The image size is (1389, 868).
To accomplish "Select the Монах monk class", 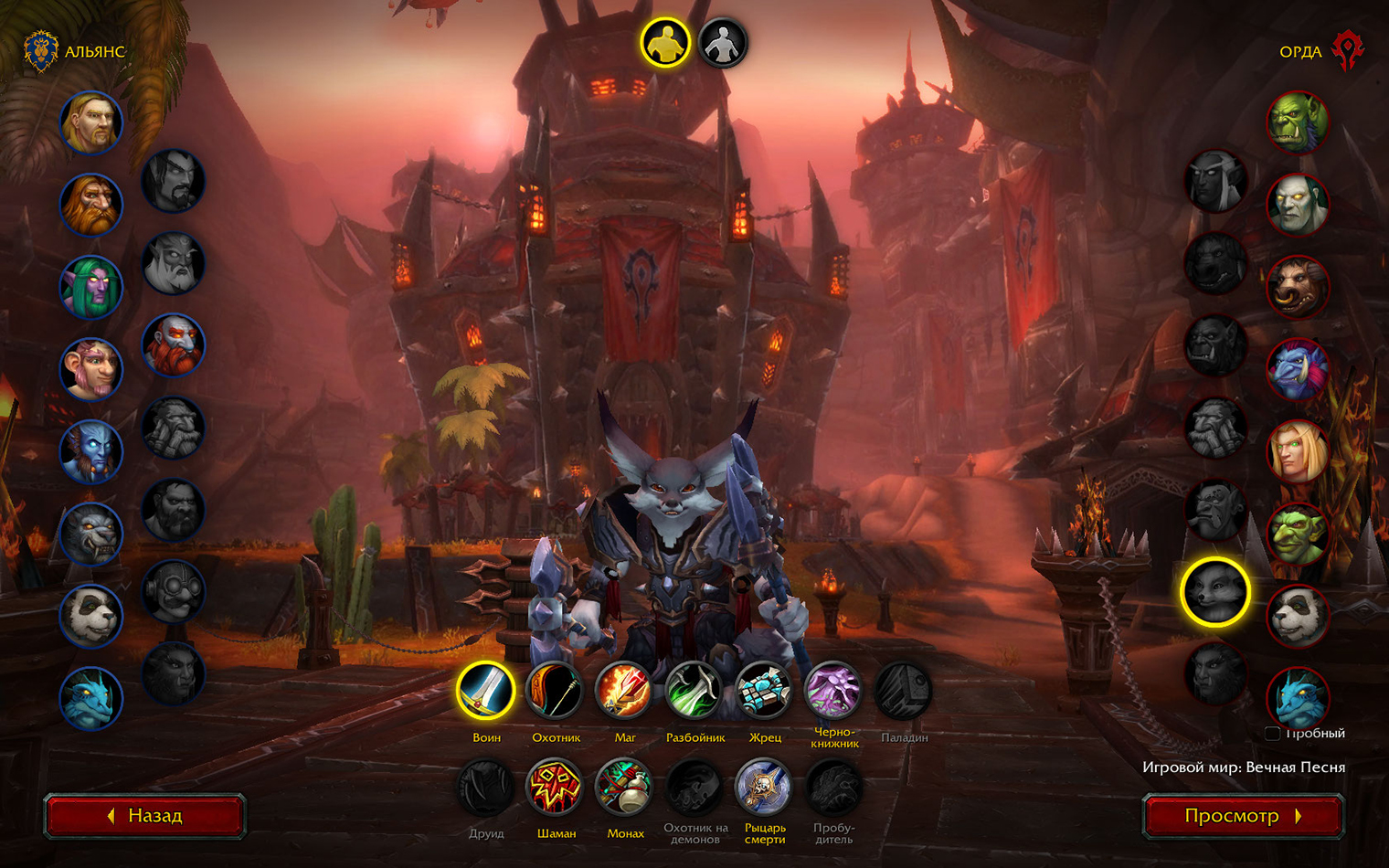I will coord(625,788).
